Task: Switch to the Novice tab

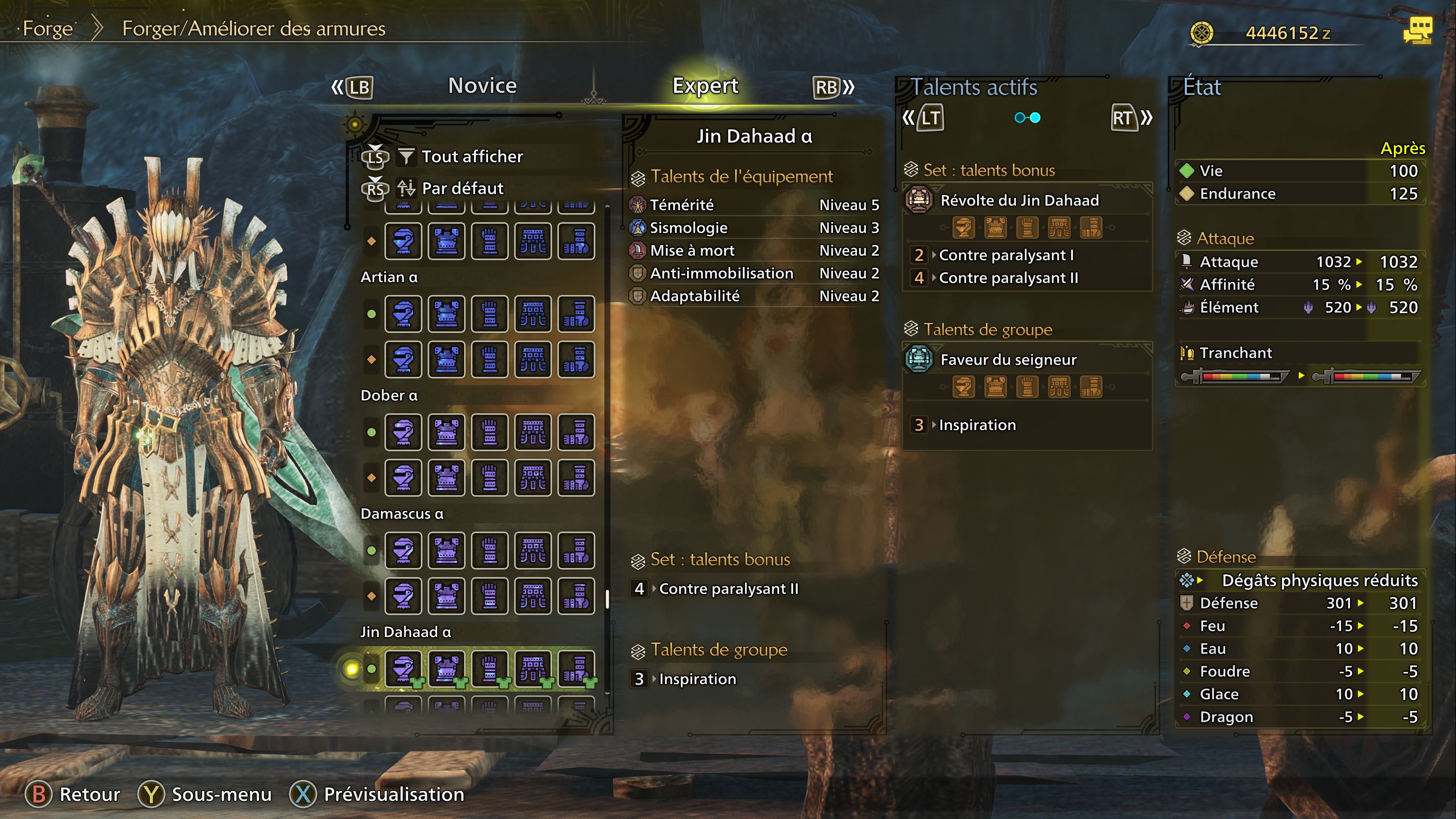Action: click(x=482, y=85)
